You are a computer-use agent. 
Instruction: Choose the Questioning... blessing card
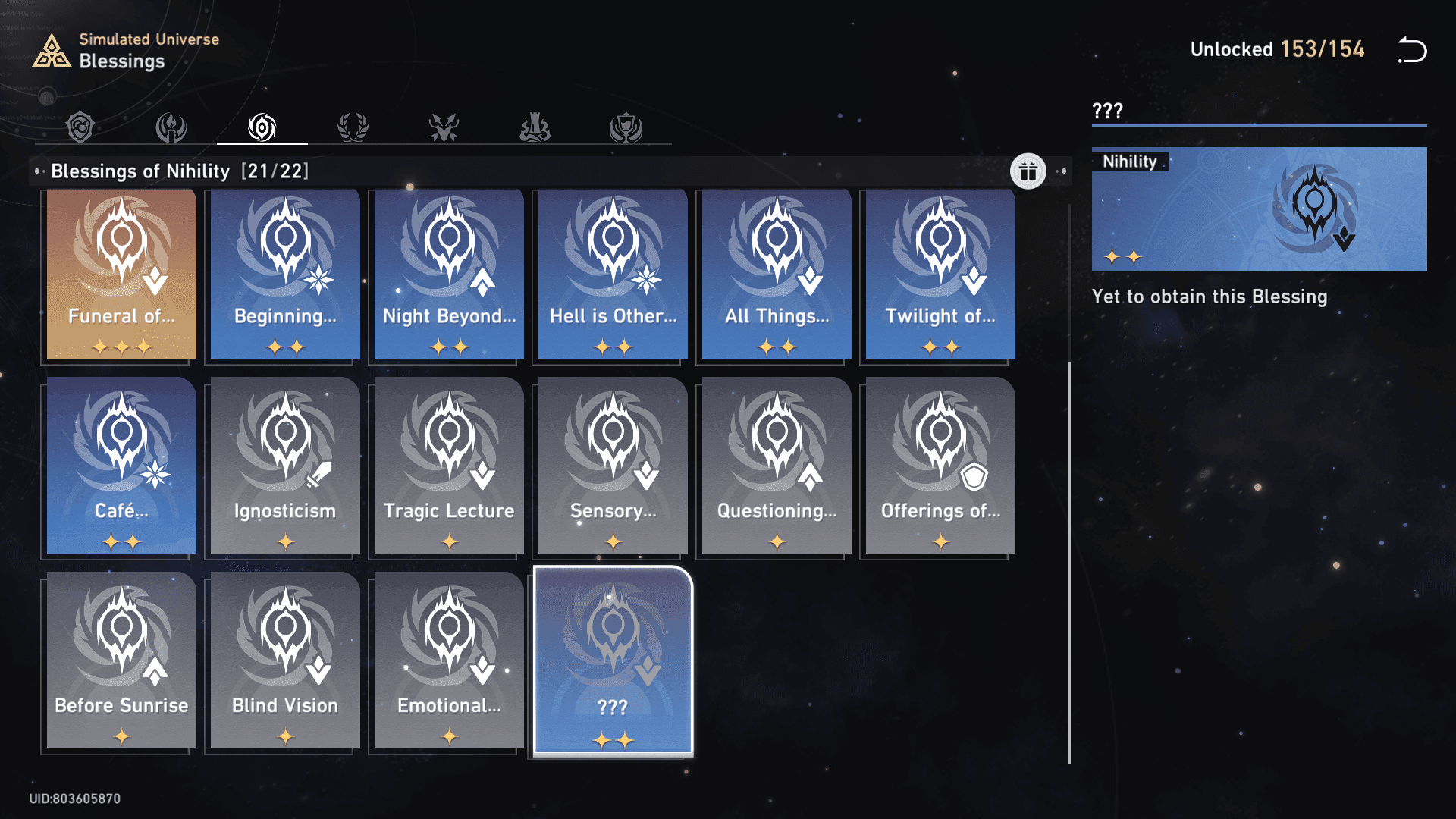pyautogui.click(x=777, y=466)
